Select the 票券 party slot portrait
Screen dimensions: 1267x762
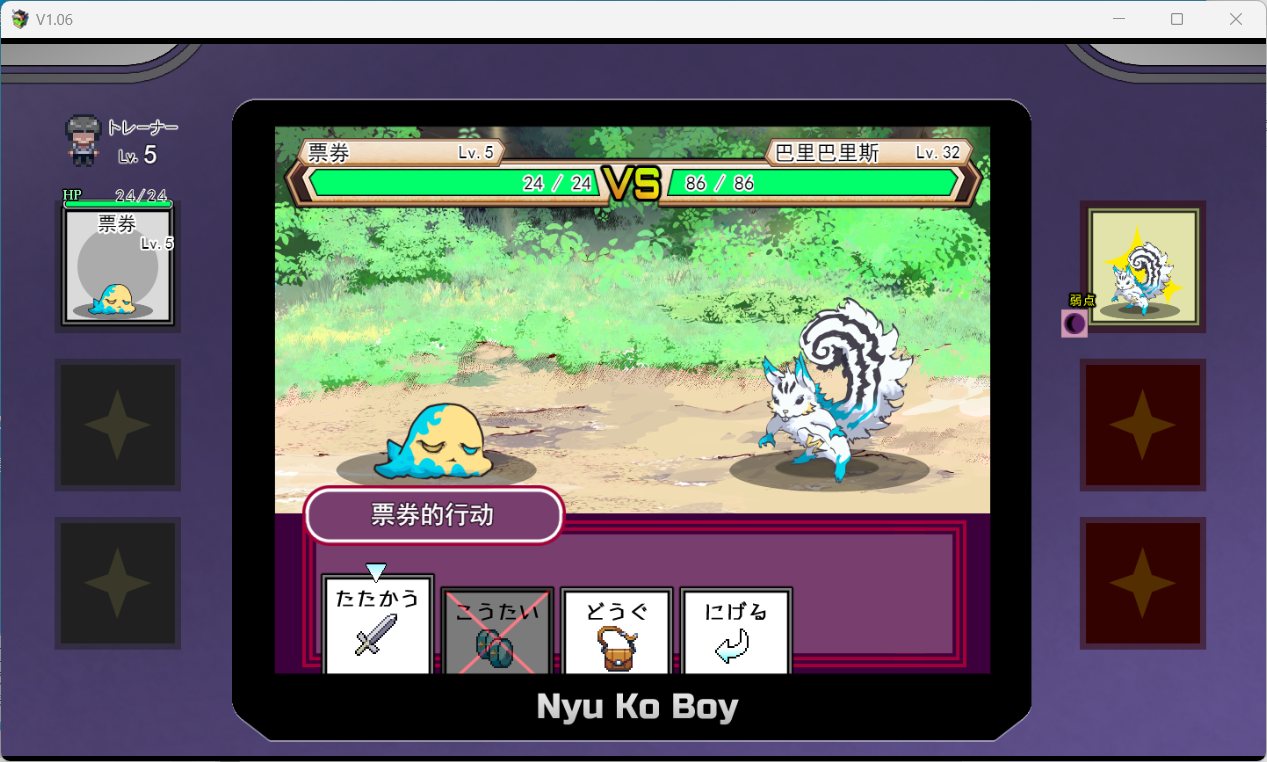(x=118, y=266)
